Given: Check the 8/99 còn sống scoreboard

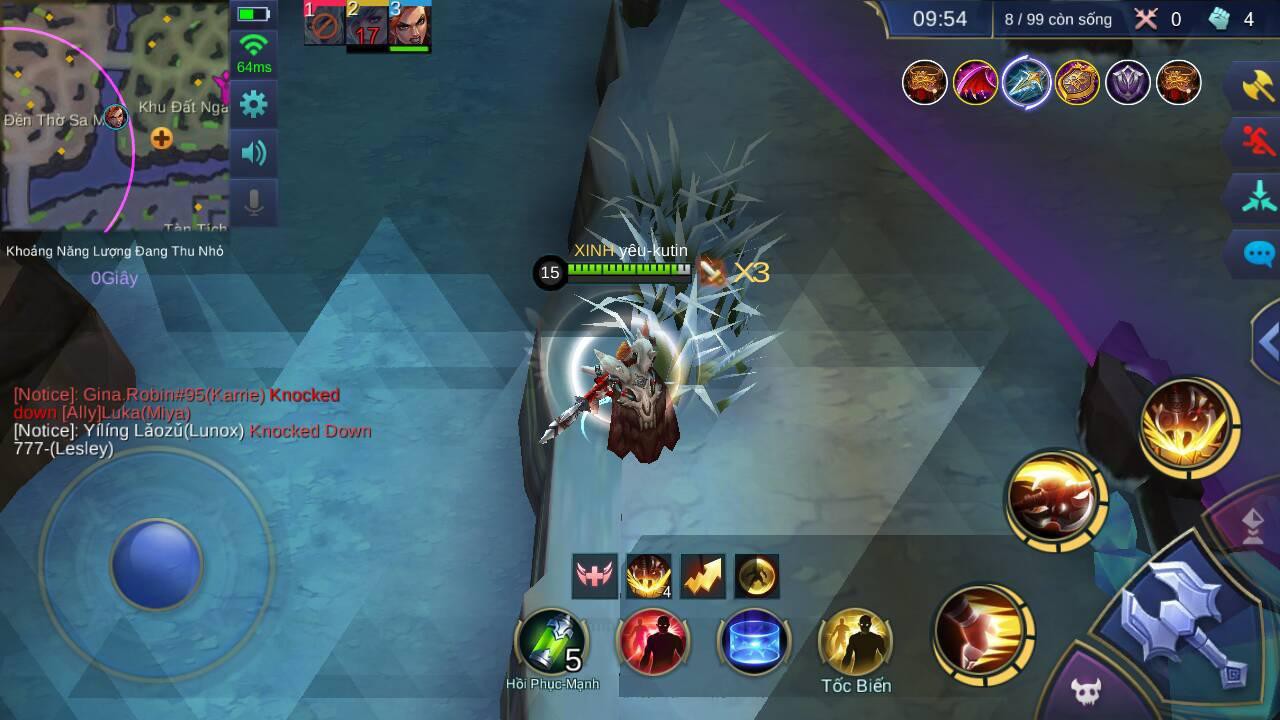Looking at the screenshot, I should [1056, 18].
